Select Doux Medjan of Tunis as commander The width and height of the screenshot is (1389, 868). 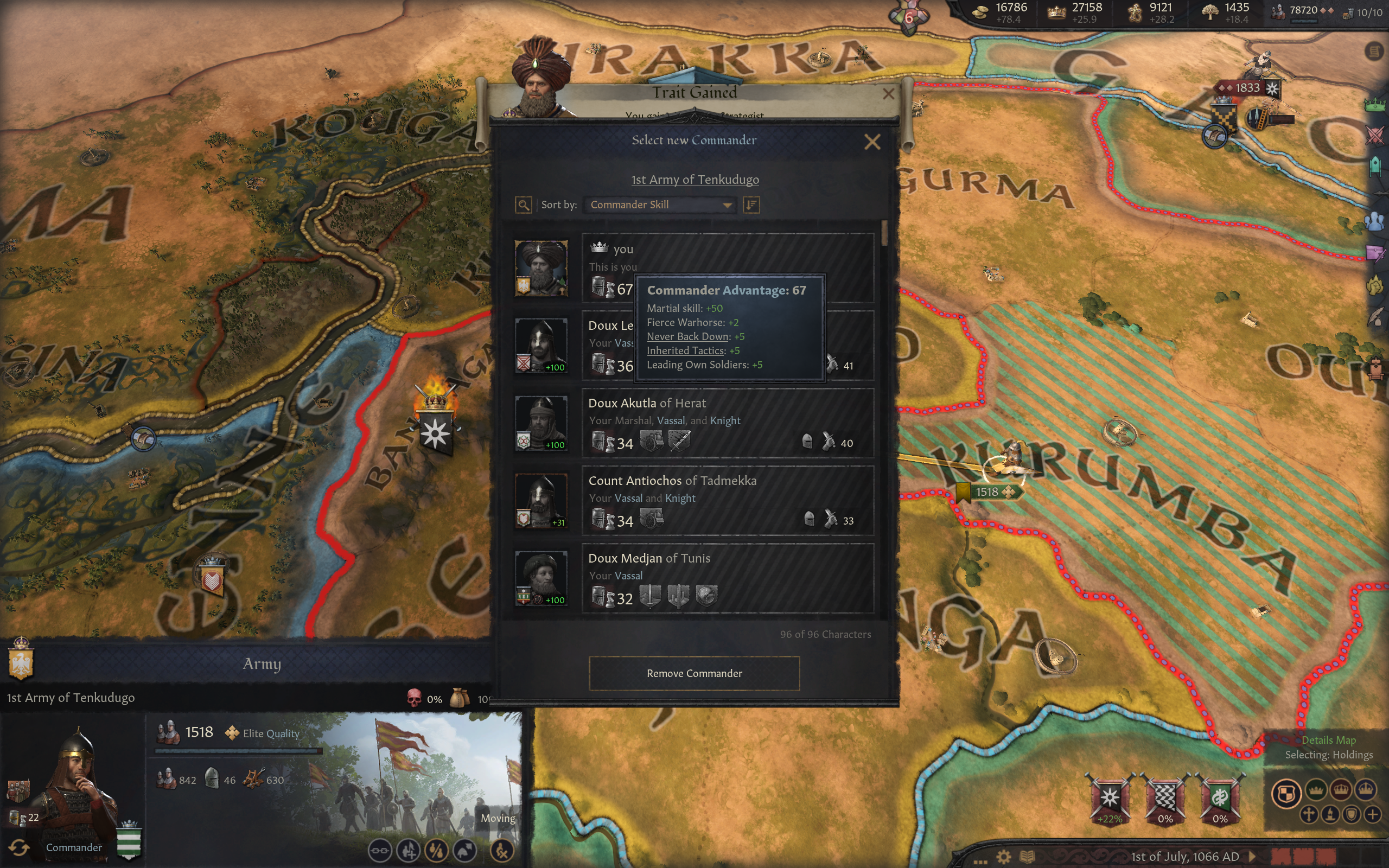tap(728, 578)
